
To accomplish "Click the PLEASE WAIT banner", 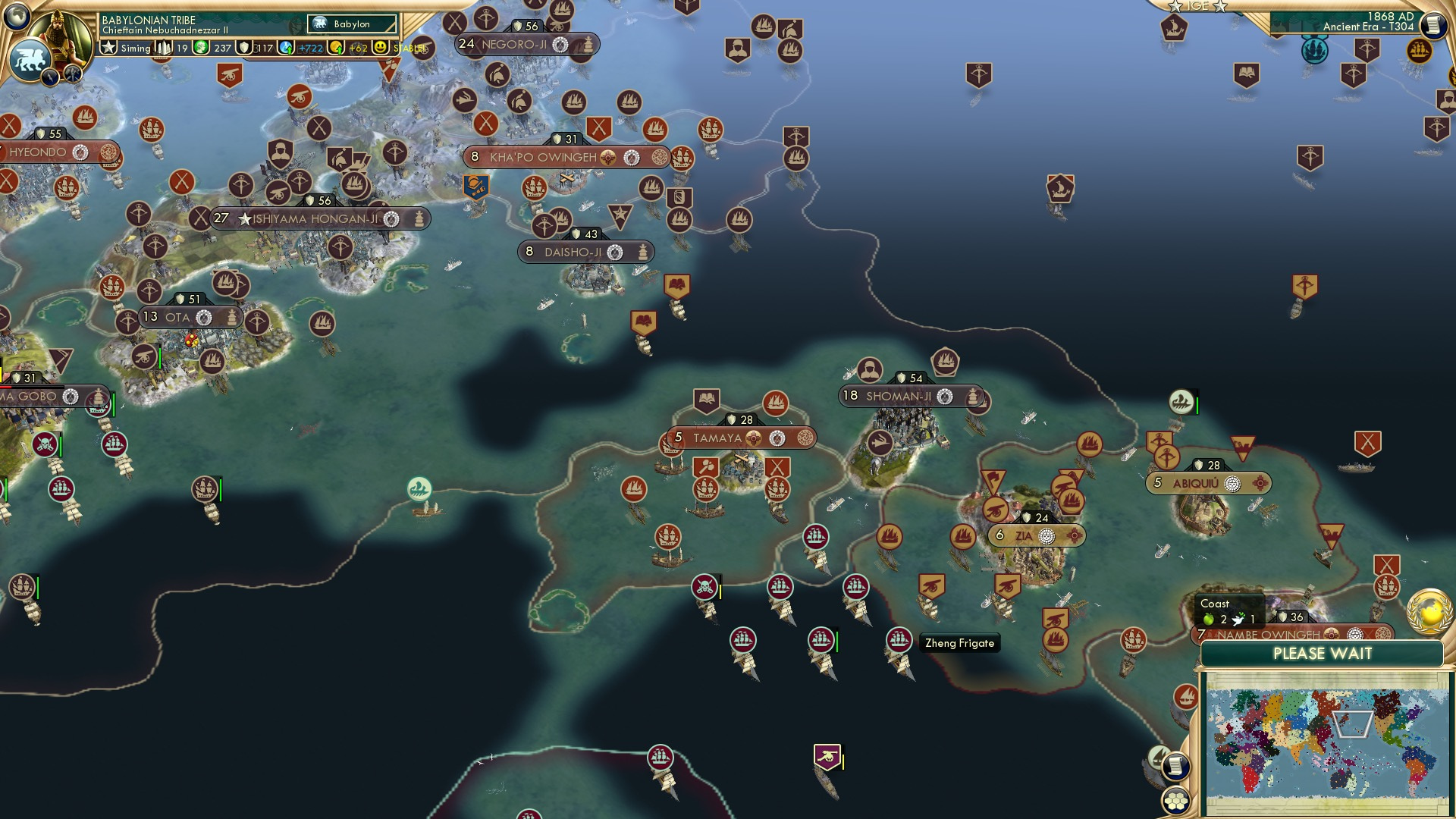I will pyautogui.click(x=1325, y=653).
